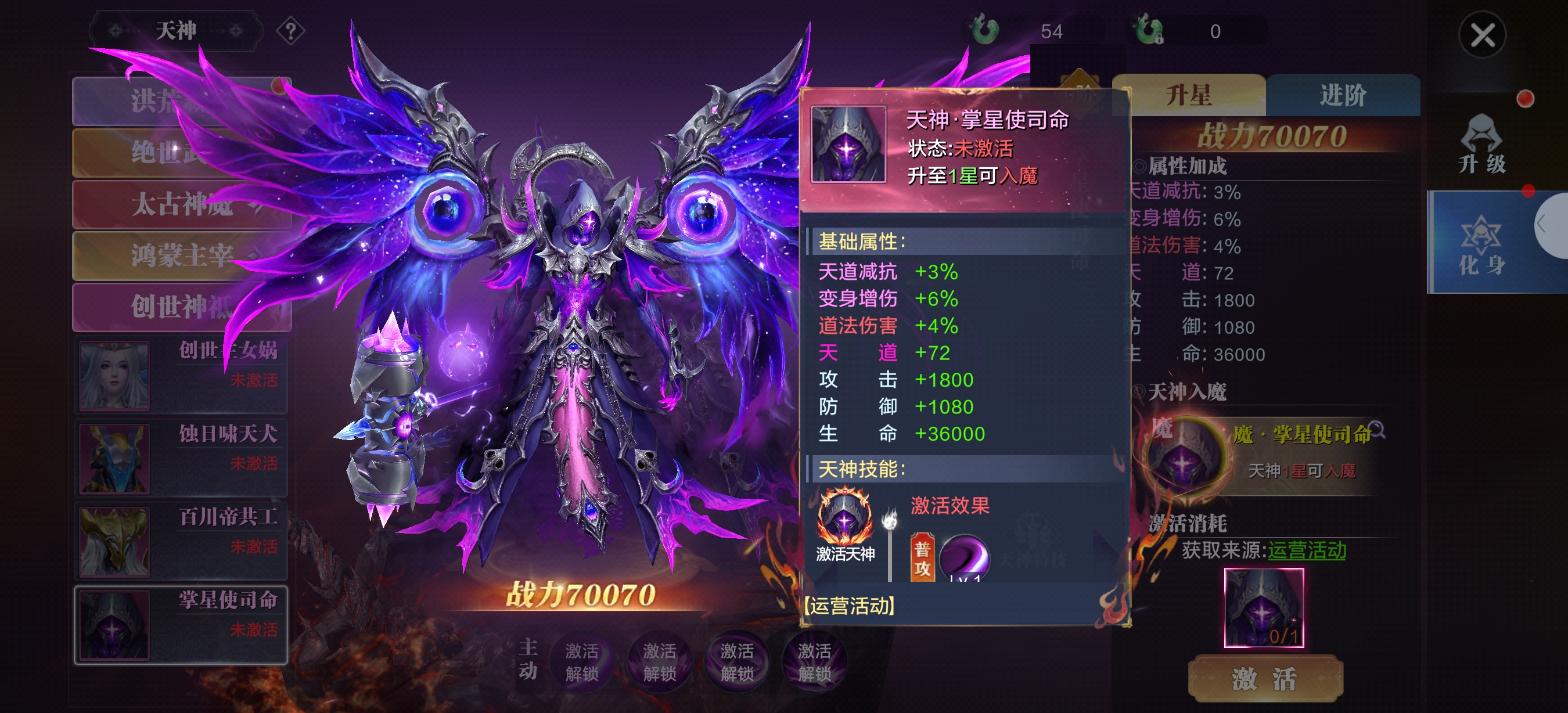The width and height of the screenshot is (1568, 713).
Task: Click the 激活 button
Action: tap(1265, 678)
